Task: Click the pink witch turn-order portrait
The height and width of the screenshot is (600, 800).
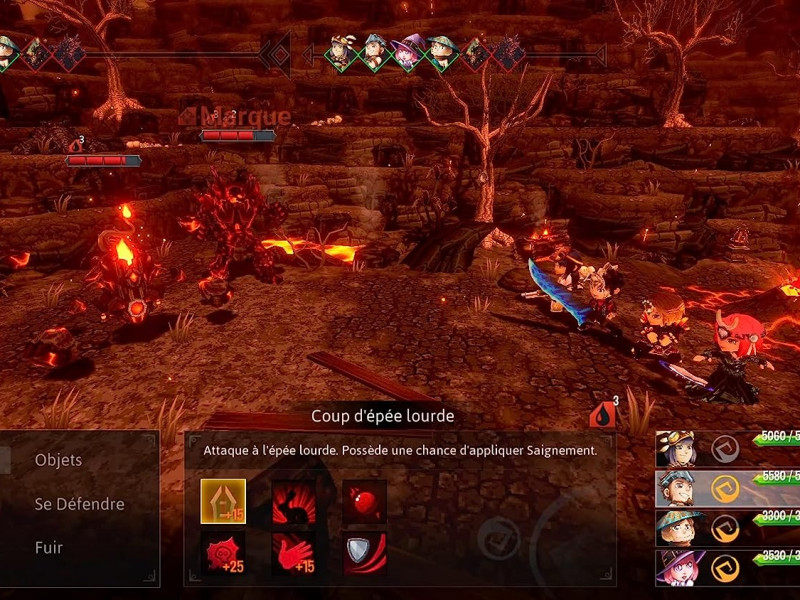Action: pyautogui.click(x=408, y=53)
